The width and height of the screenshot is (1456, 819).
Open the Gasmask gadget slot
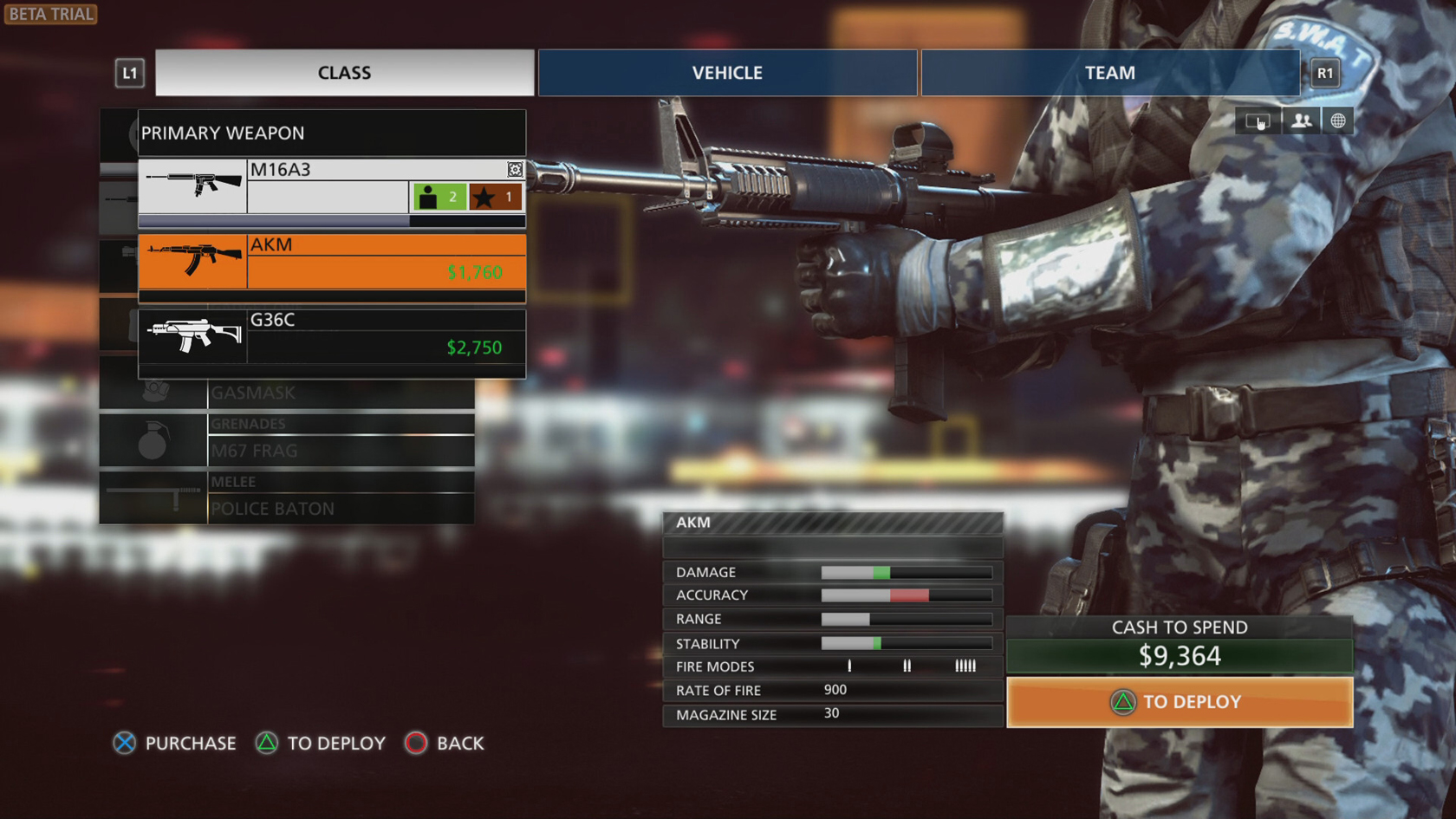pyautogui.click(x=340, y=393)
